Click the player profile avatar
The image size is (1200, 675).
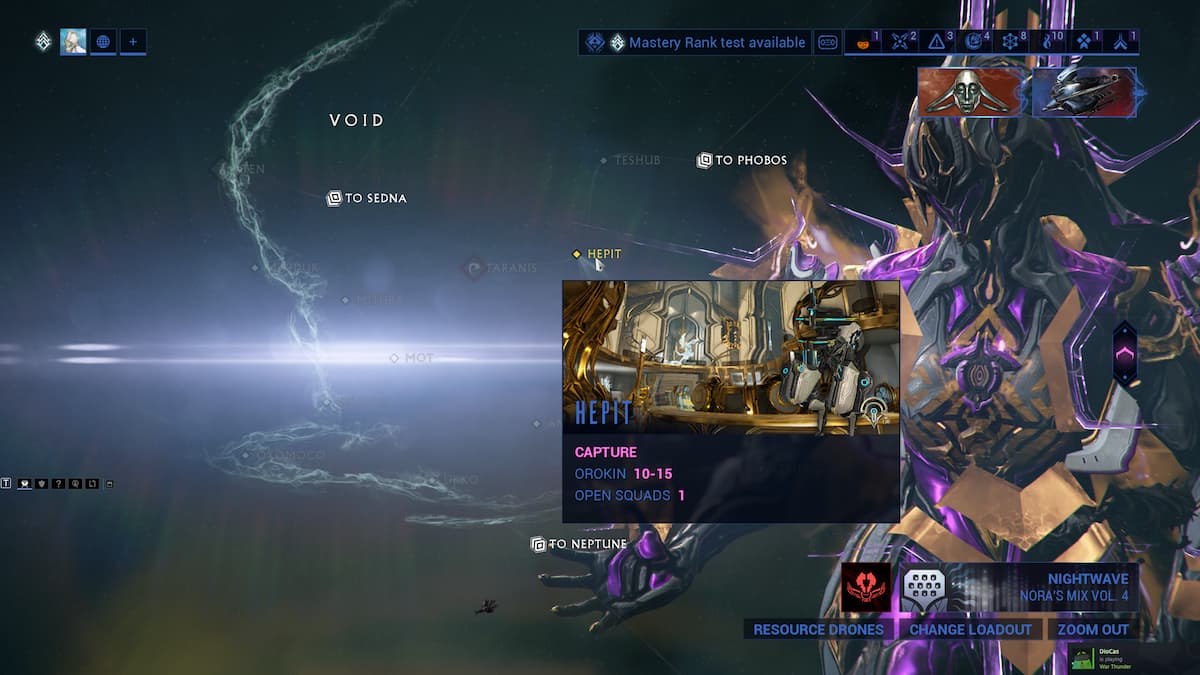click(73, 42)
